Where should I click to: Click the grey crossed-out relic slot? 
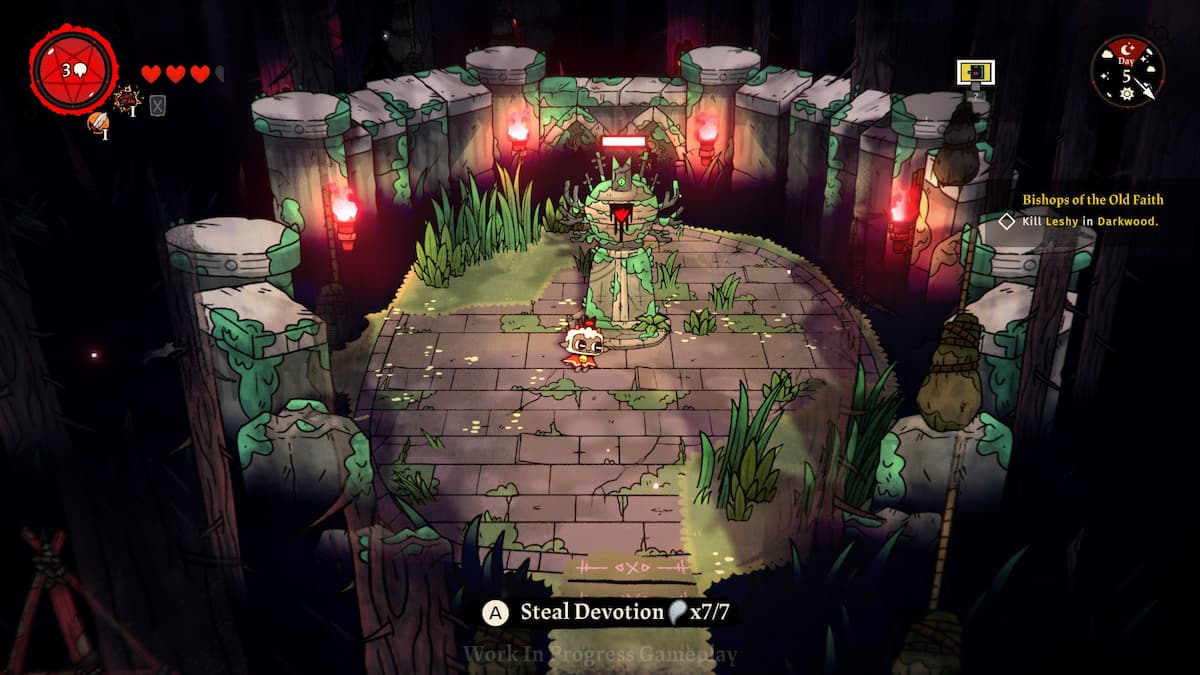pos(158,104)
